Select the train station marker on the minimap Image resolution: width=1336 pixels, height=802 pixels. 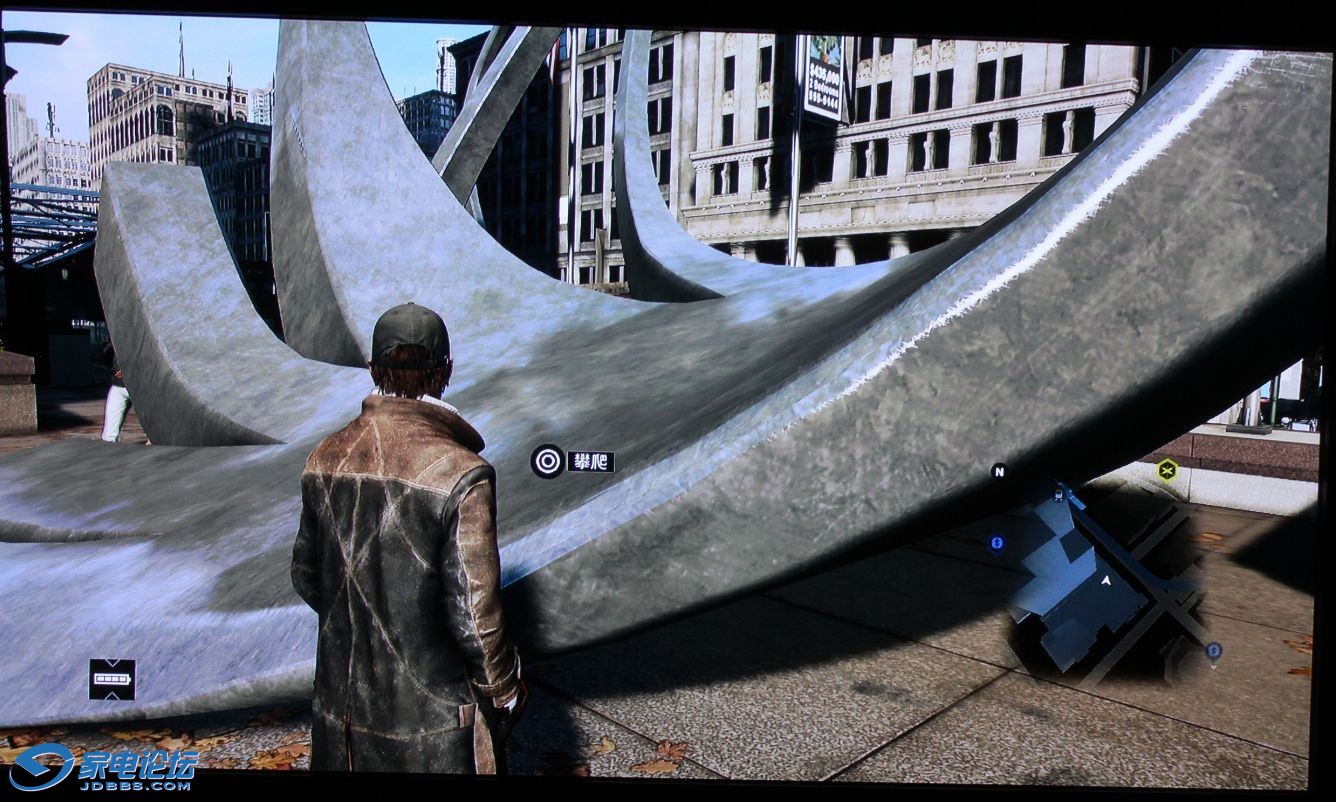pos(1060,495)
